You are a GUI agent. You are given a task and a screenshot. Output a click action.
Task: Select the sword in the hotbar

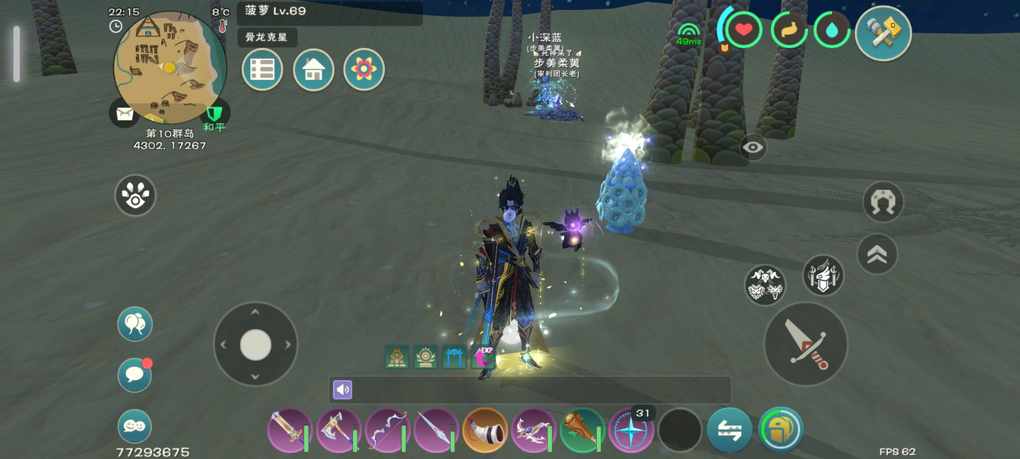288,431
